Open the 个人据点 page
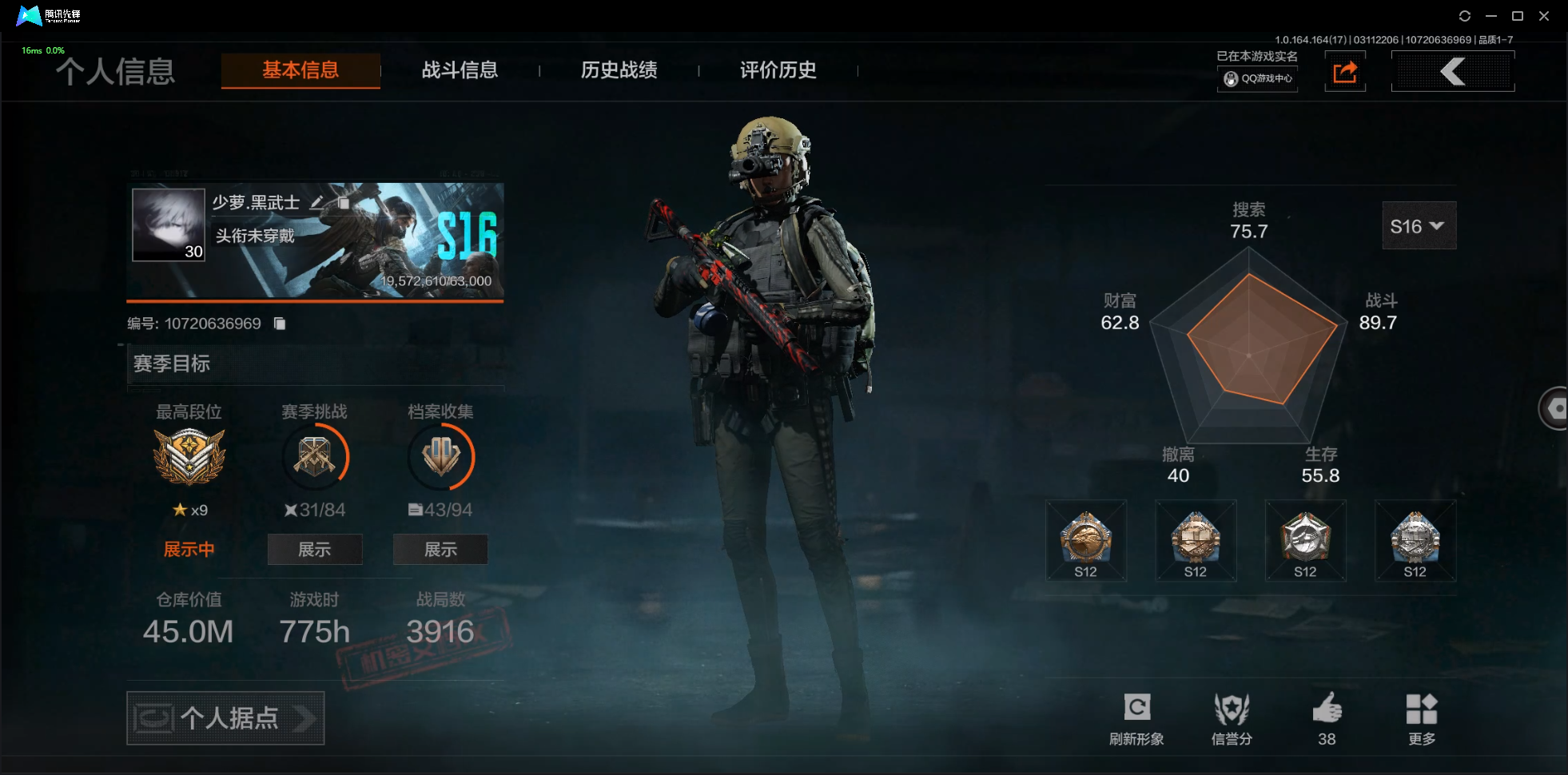Viewport: 1568px width, 775px height. click(x=225, y=717)
